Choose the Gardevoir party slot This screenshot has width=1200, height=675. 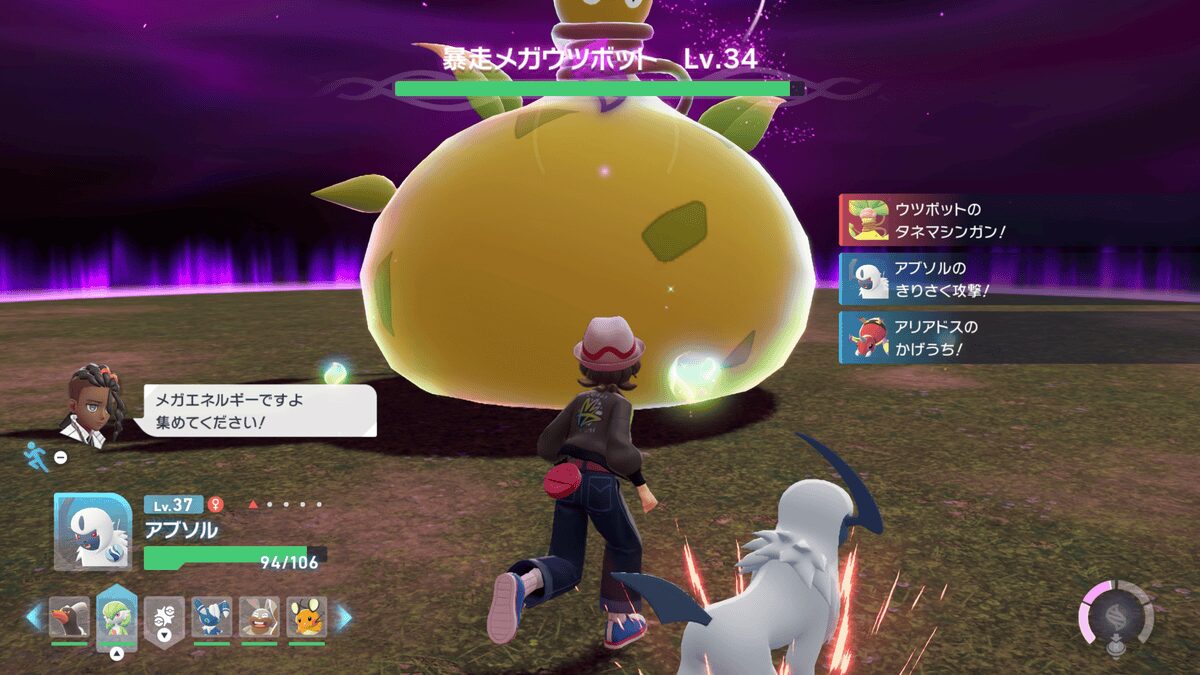116,617
